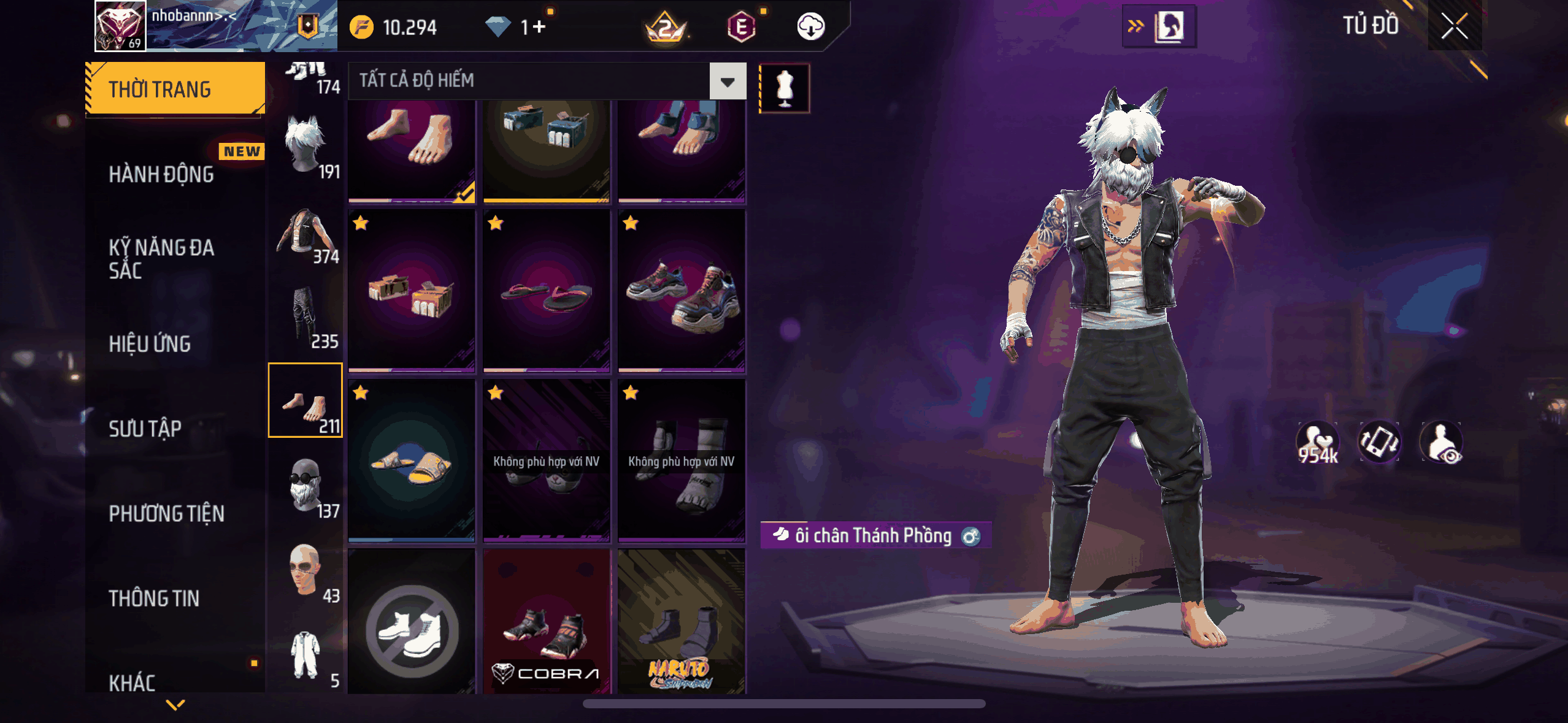Toggle the character view eye icon
Image resolution: width=1568 pixels, height=723 pixels.
click(x=1442, y=442)
